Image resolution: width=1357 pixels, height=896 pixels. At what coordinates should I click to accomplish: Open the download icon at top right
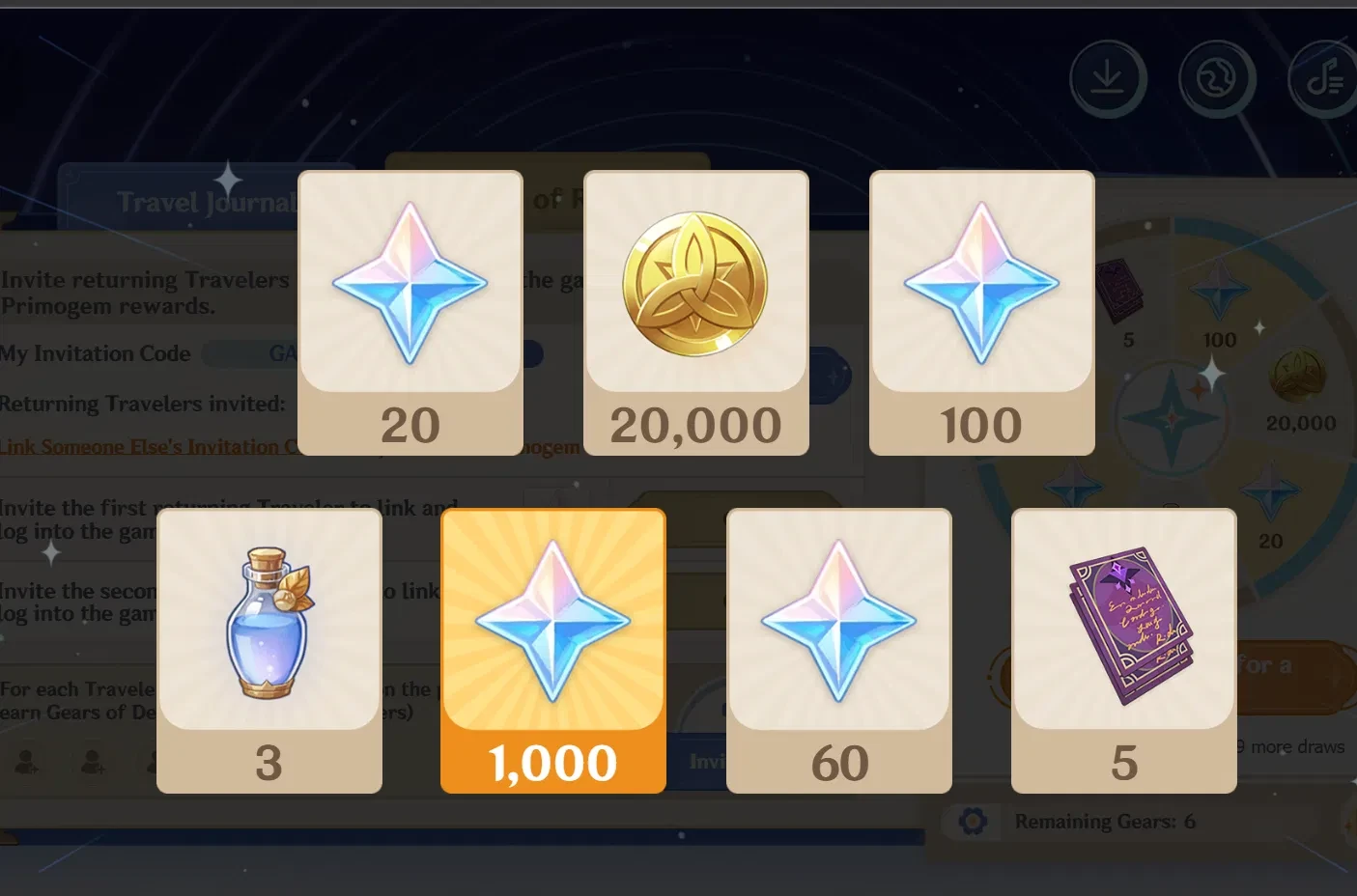1108,77
